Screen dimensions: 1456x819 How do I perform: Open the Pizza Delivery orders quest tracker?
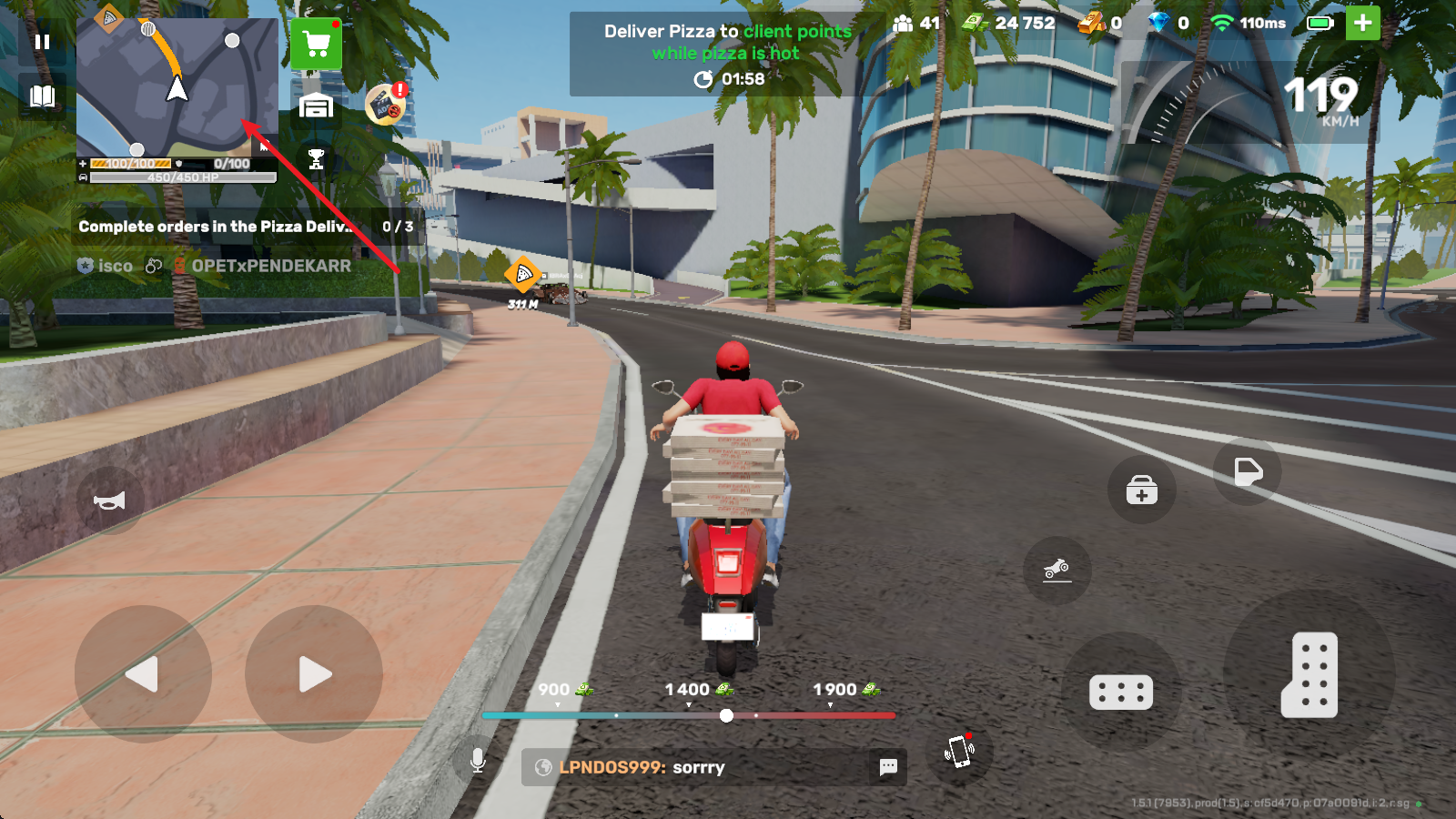[x=246, y=227]
